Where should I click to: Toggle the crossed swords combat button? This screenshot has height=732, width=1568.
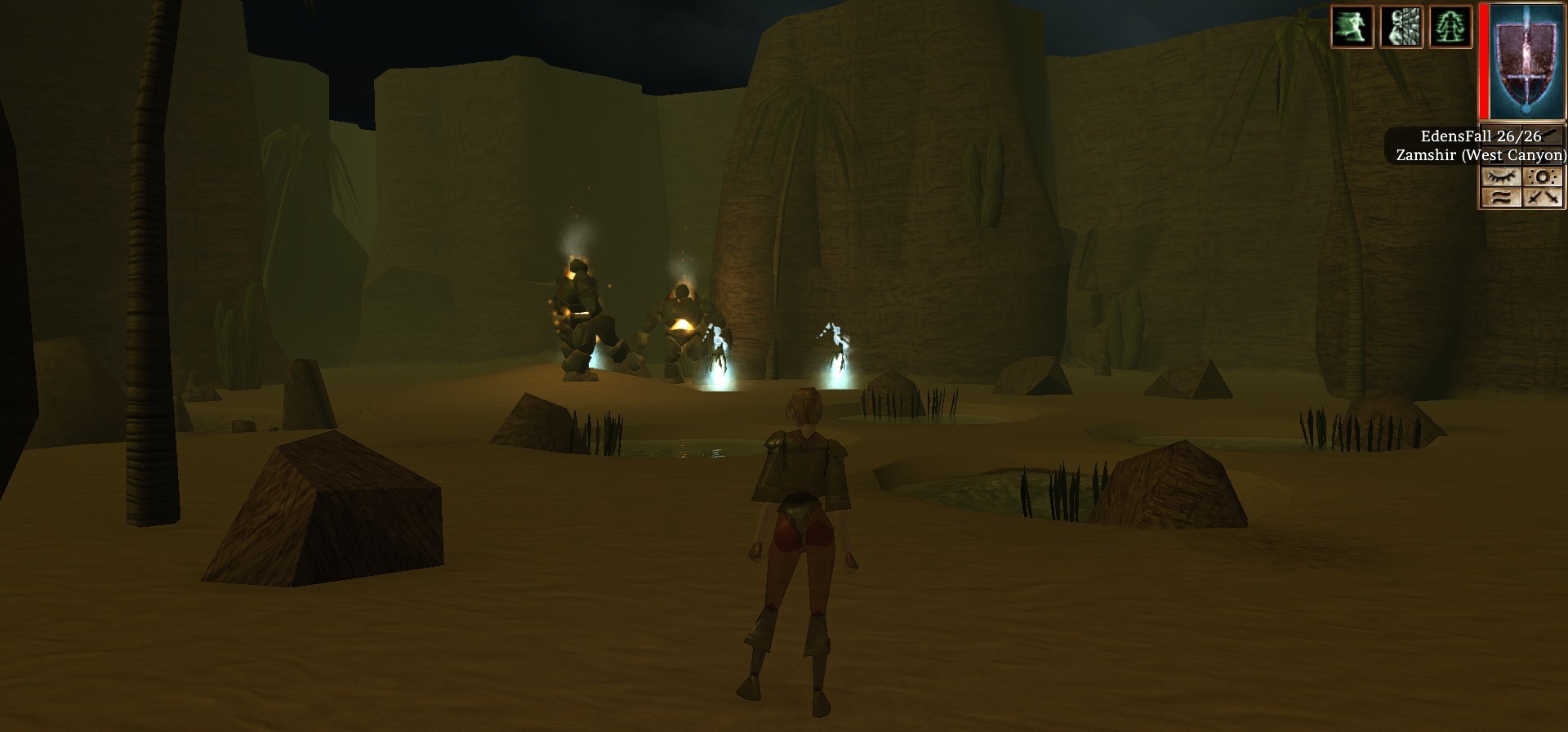click(1543, 197)
